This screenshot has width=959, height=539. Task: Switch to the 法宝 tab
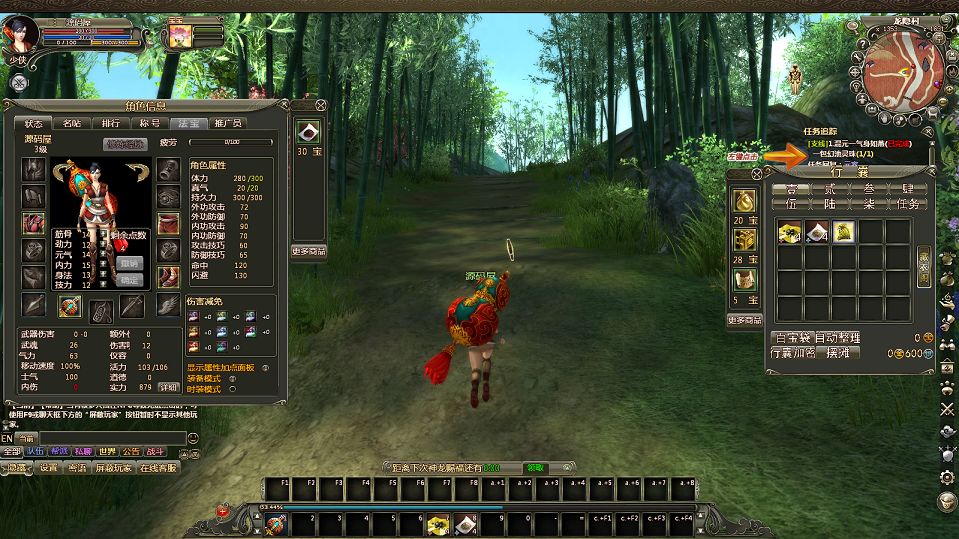pos(187,123)
